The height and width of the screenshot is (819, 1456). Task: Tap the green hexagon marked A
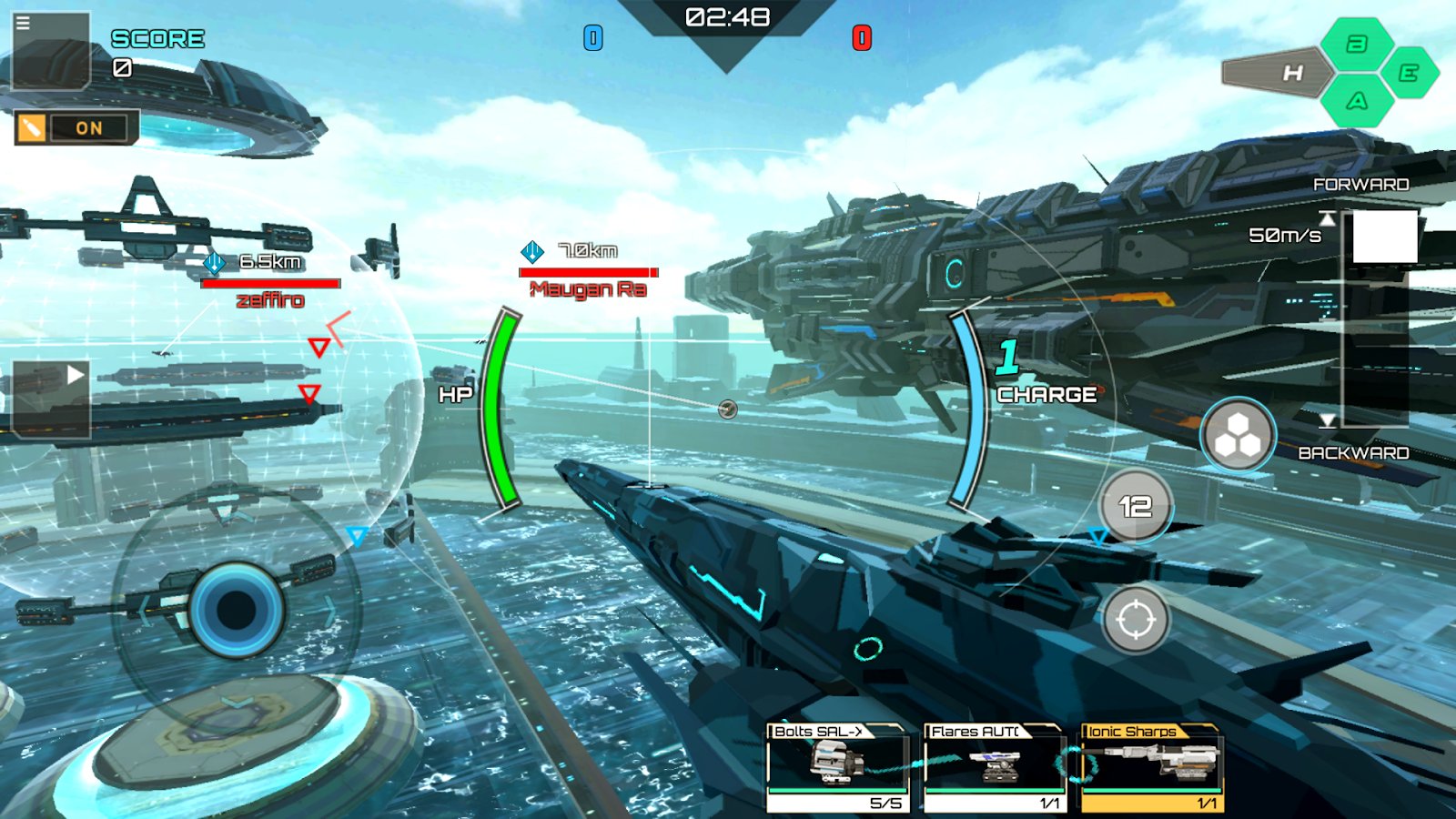(x=1357, y=101)
